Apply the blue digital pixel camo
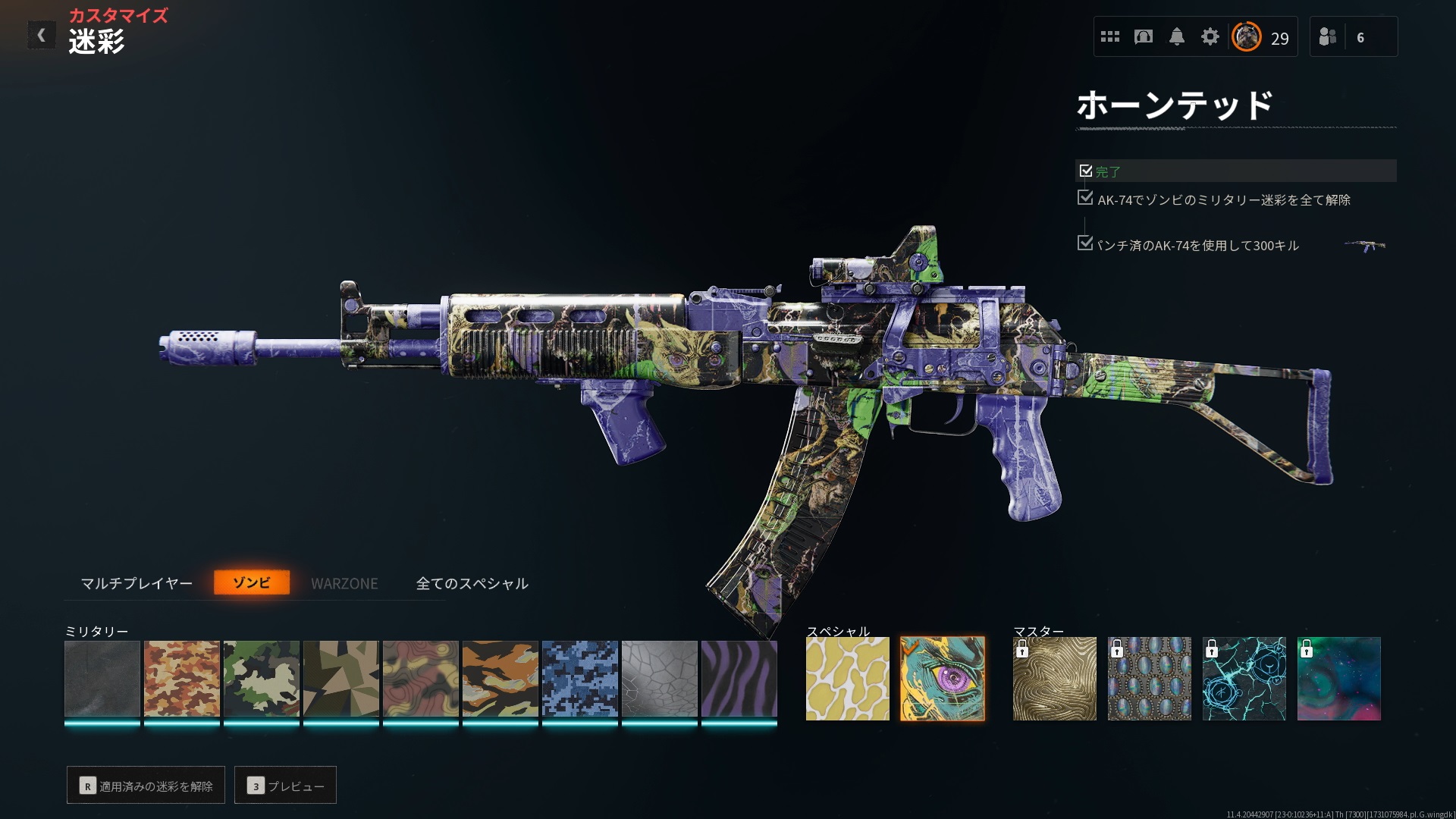 (580, 679)
